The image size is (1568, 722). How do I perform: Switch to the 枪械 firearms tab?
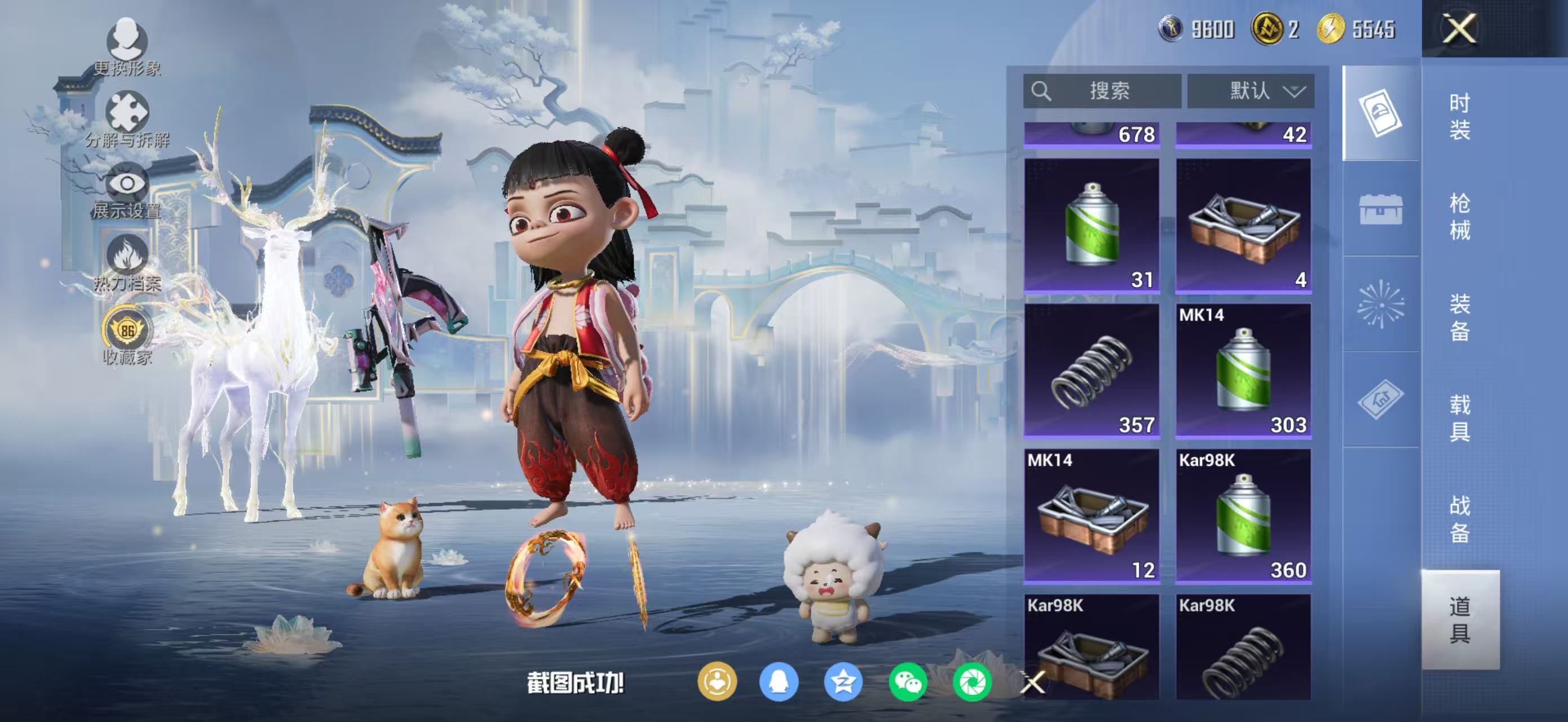pos(1459,216)
